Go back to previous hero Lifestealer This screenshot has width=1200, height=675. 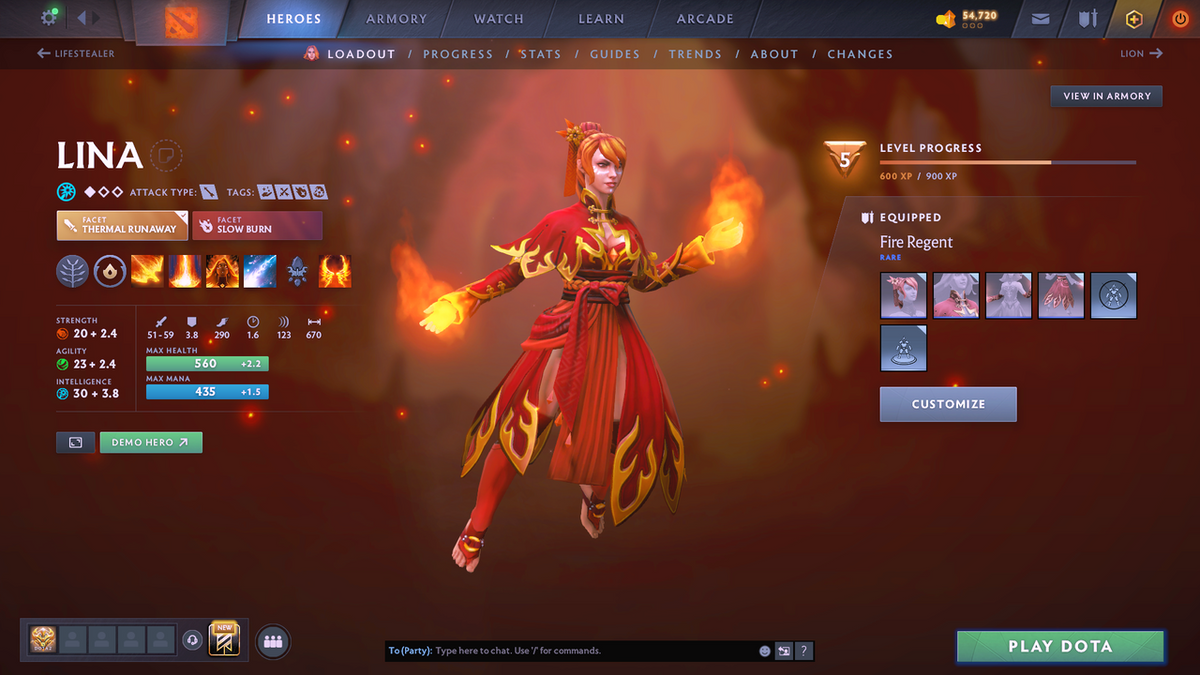(x=76, y=54)
